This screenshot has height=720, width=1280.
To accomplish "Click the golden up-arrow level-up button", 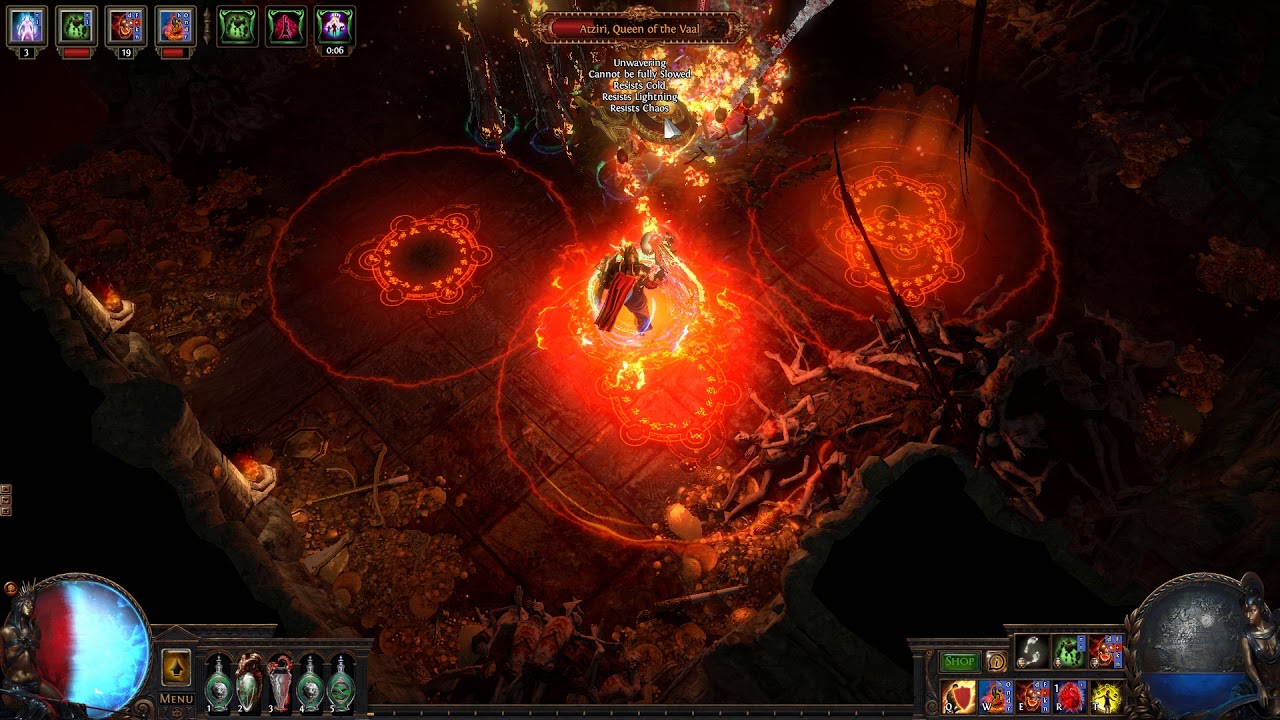I will pos(176,667).
